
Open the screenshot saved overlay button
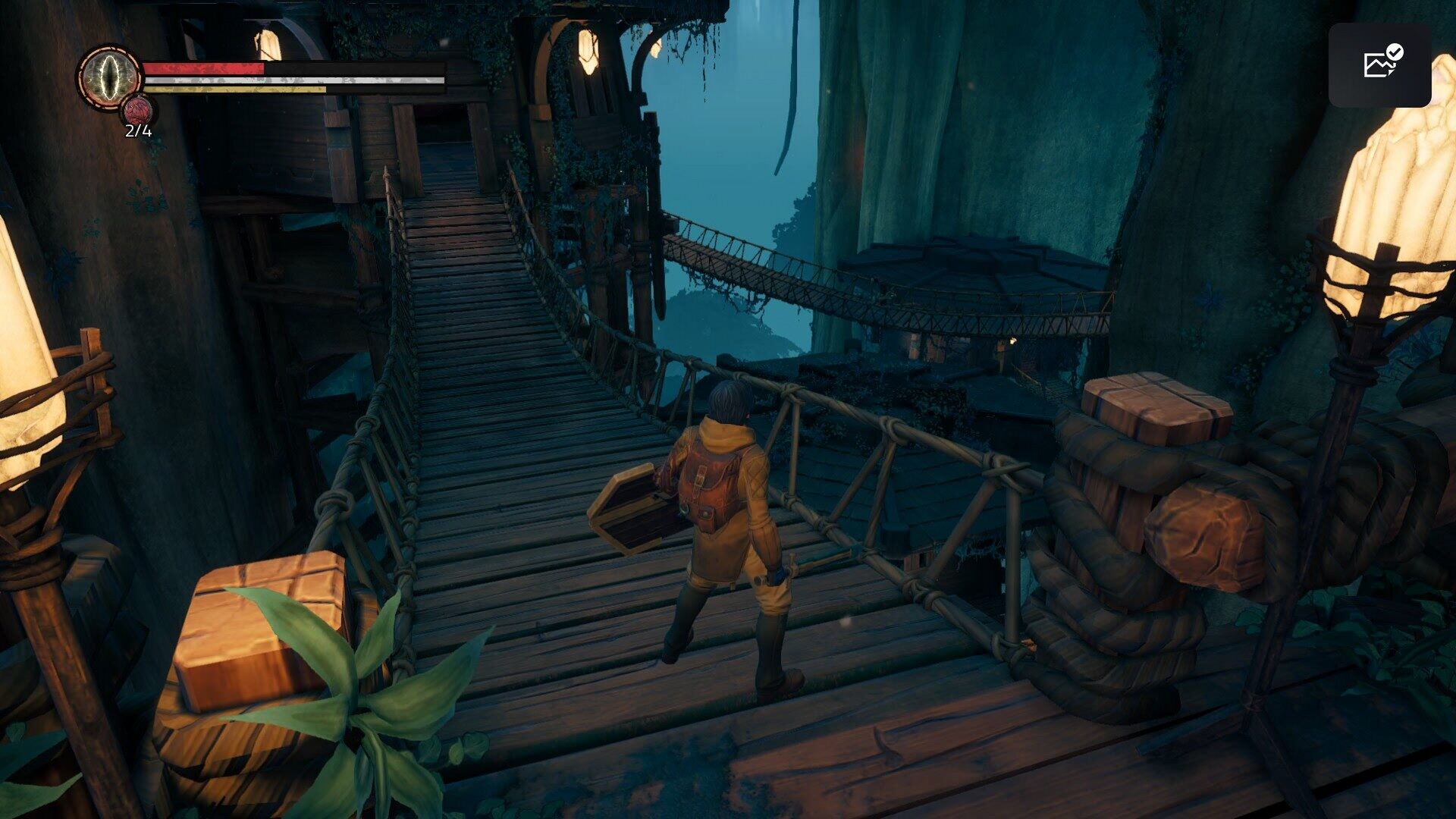pyautogui.click(x=1379, y=65)
